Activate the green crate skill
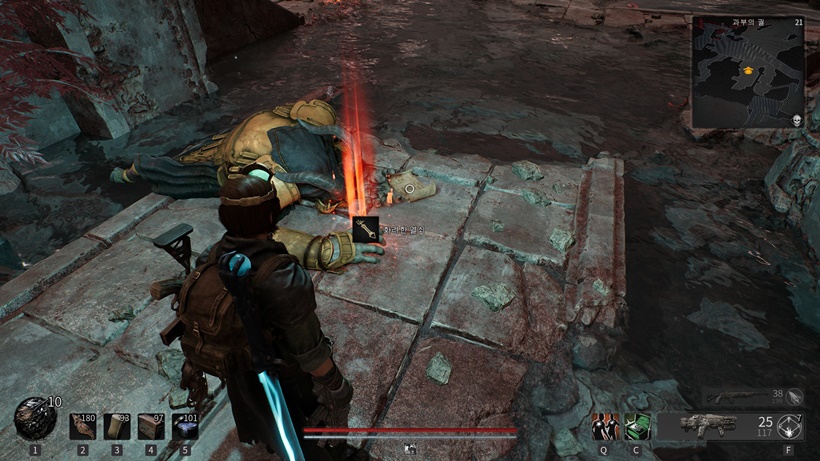820x461 pixels. [x=638, y=427]
